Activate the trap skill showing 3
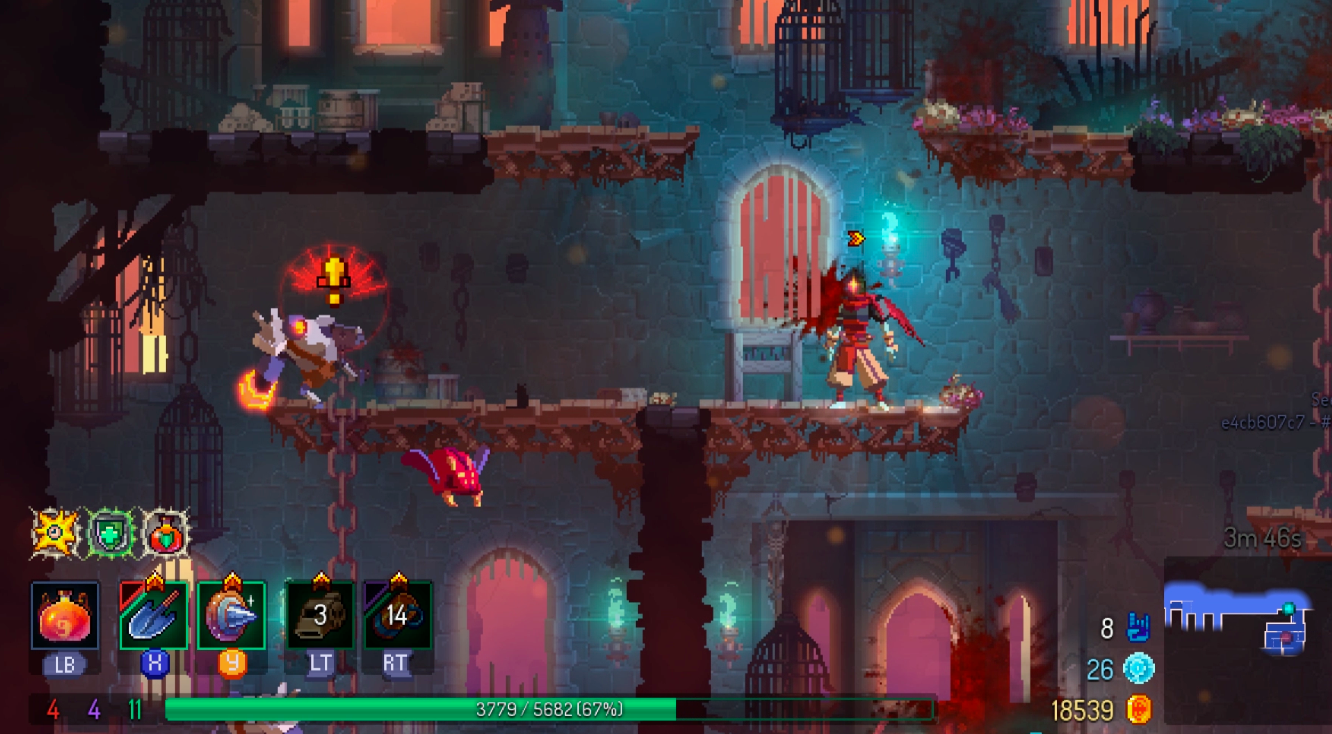 (320, 615)
